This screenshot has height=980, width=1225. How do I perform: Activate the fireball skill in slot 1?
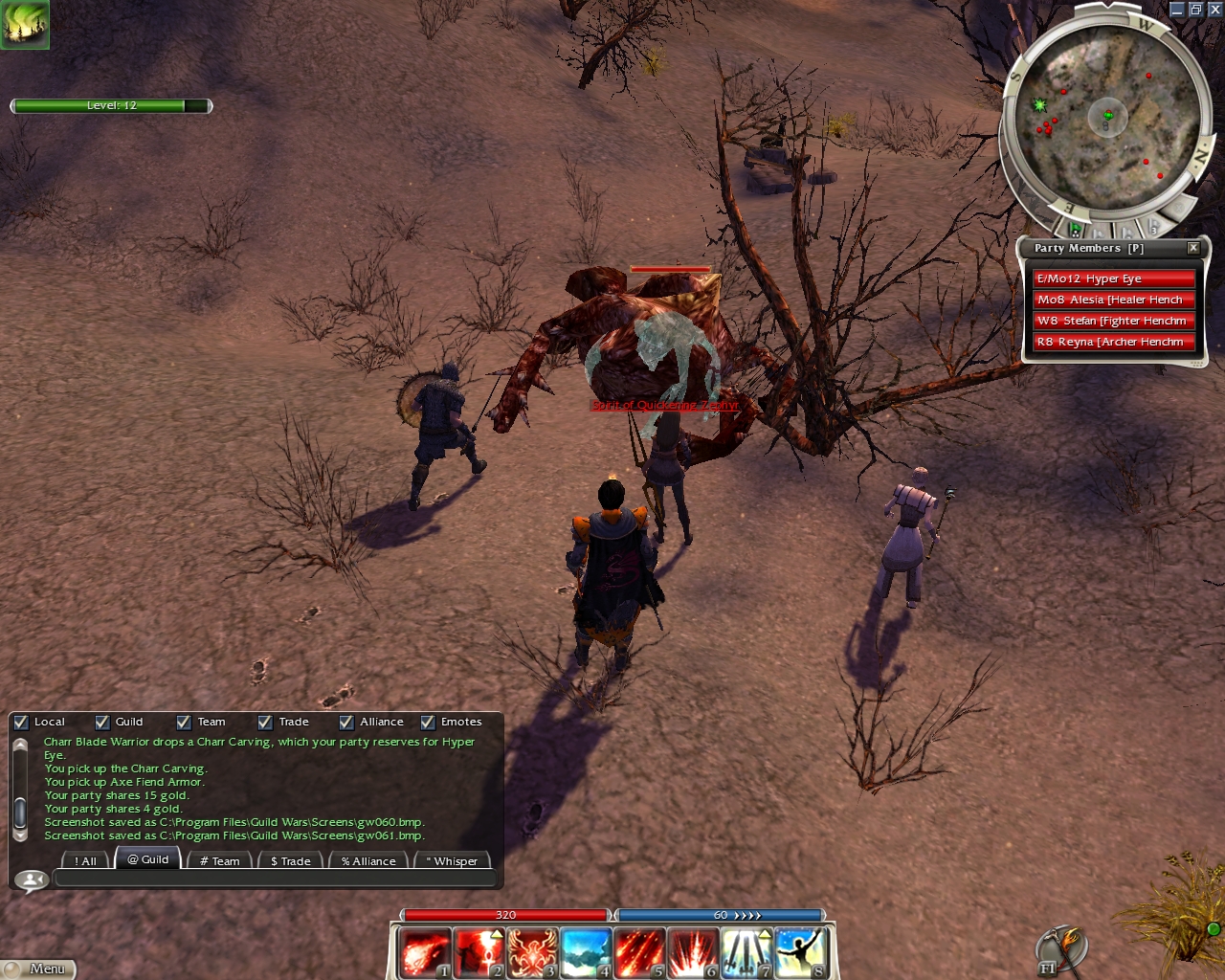tap(424, 953)
